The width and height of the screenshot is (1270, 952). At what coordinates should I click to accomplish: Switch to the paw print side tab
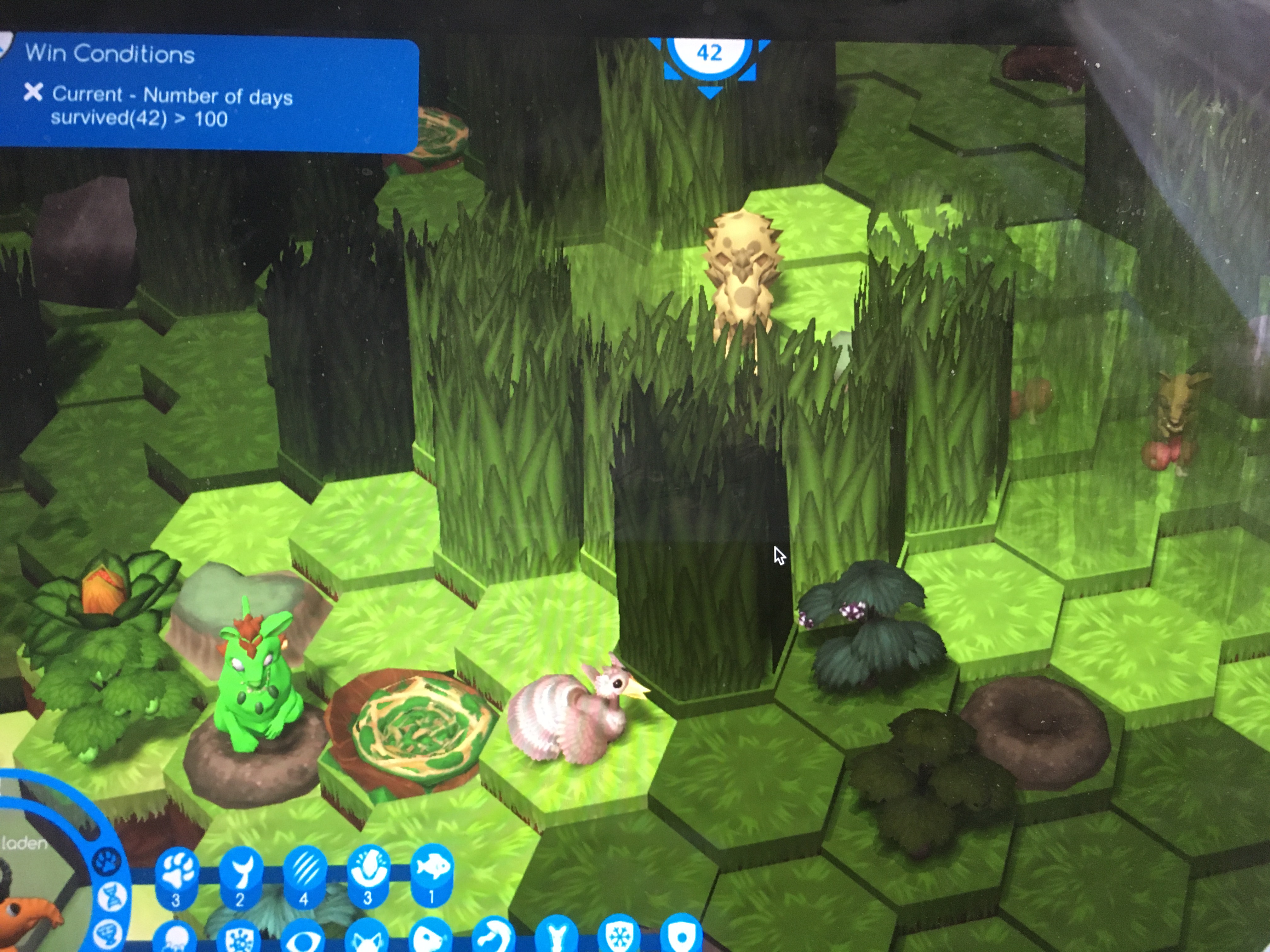click(x=107, y=861)
